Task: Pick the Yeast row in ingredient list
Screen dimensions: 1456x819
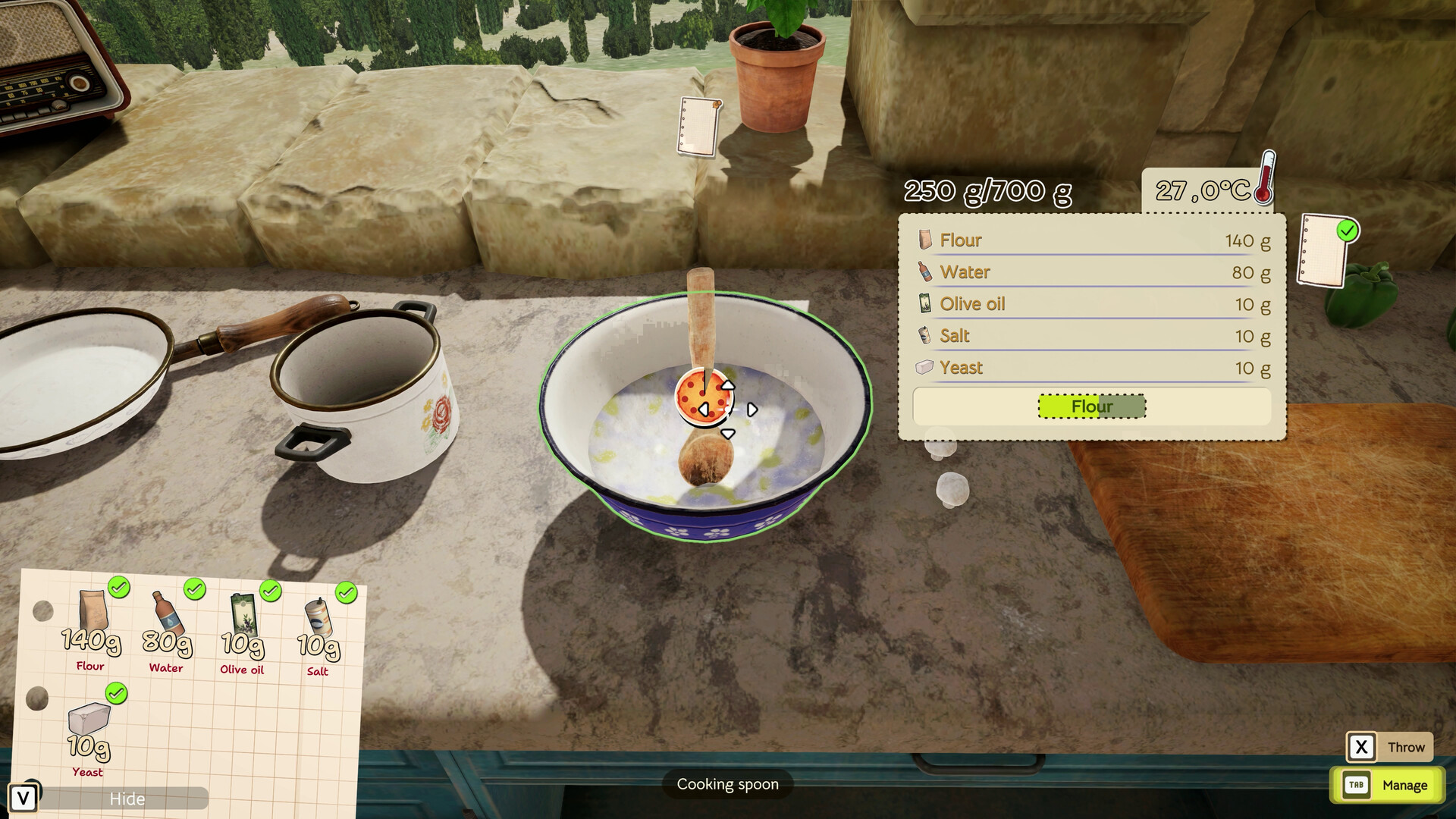Action: click(x=1092, y=368)
